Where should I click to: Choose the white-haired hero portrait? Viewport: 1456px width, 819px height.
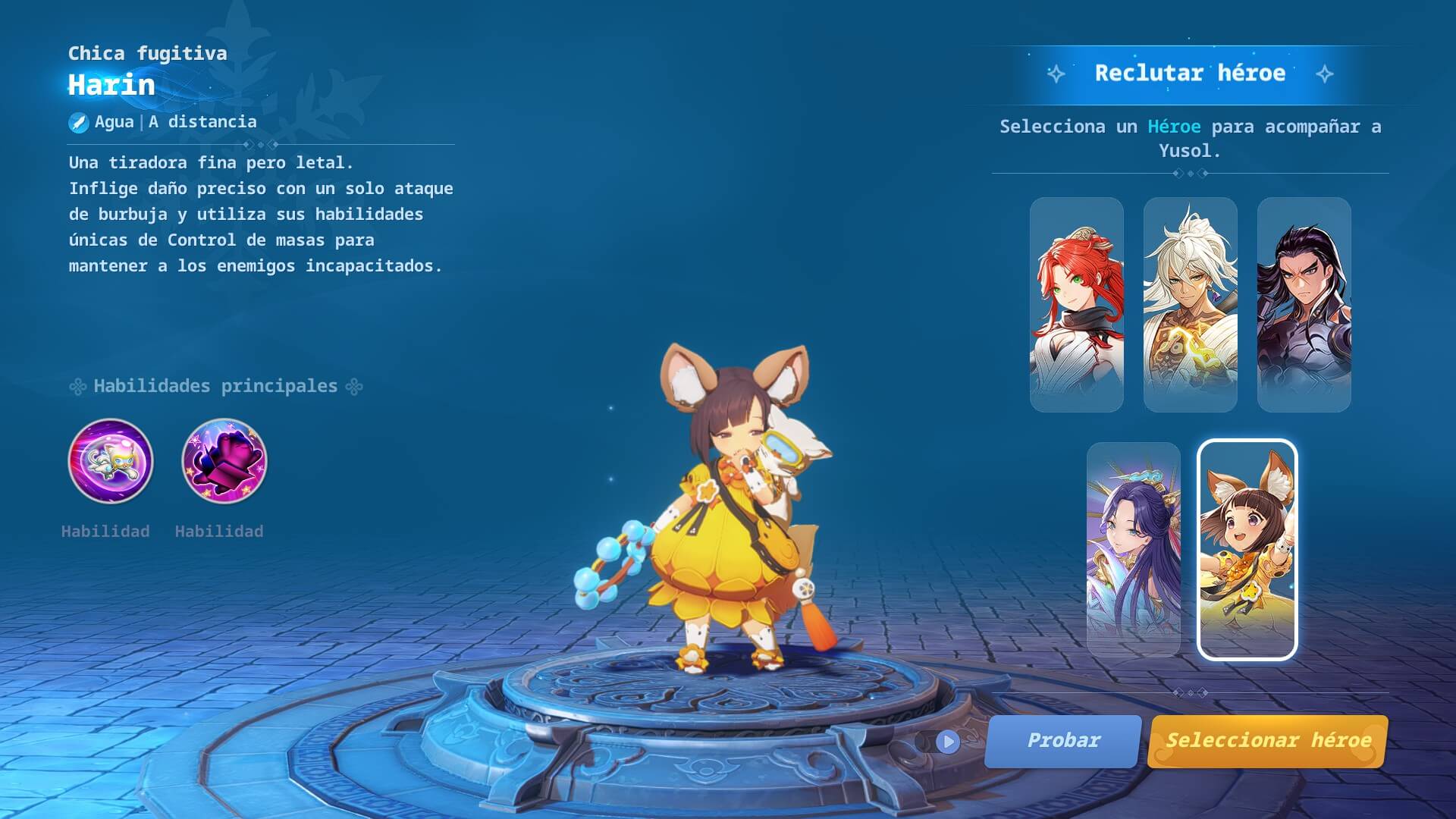[x=1190, y=305]
